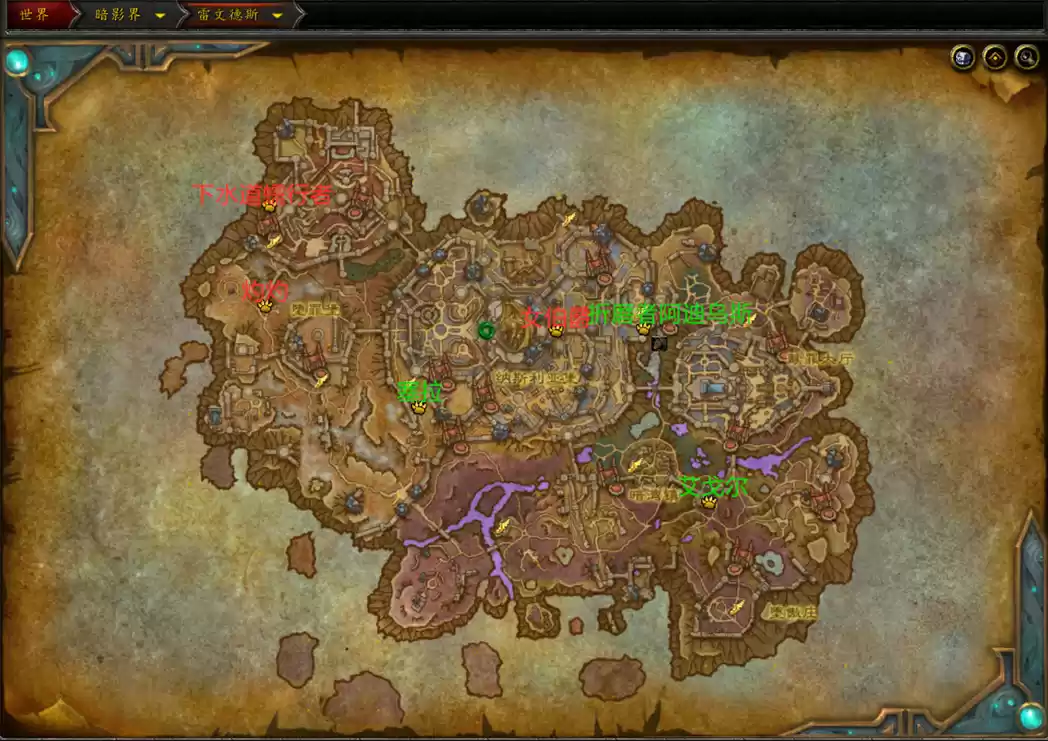Open the map tracking filter button

point(994,58)
